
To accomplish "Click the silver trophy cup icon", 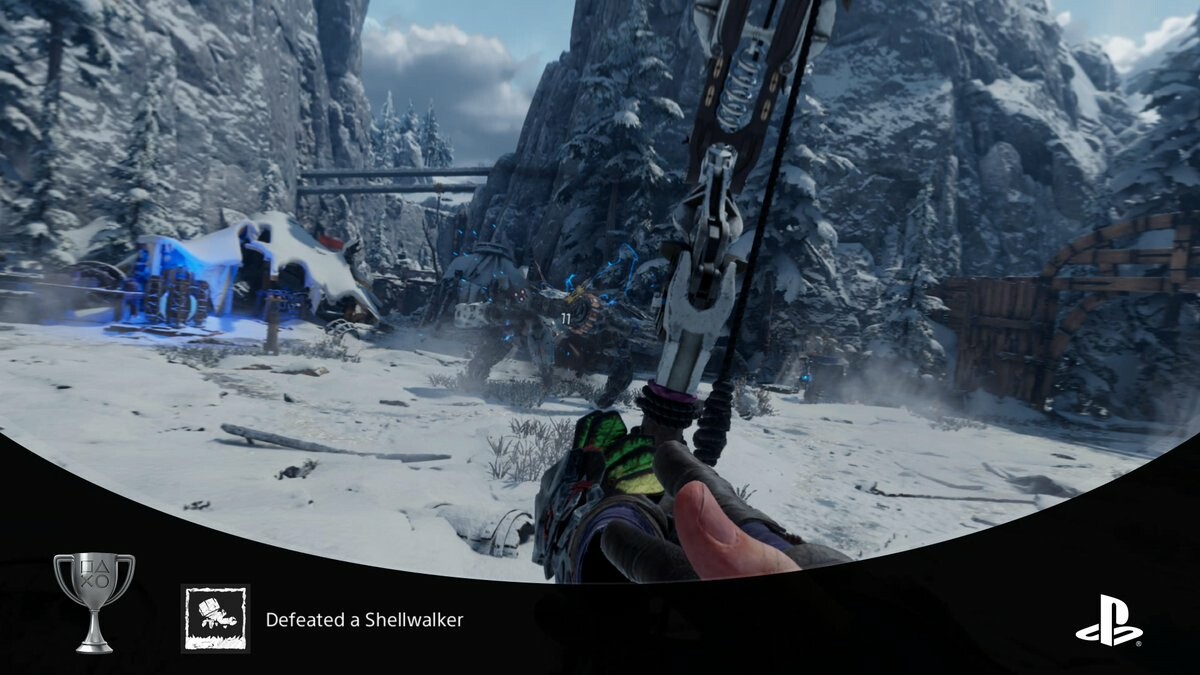I will click(94, 600).
